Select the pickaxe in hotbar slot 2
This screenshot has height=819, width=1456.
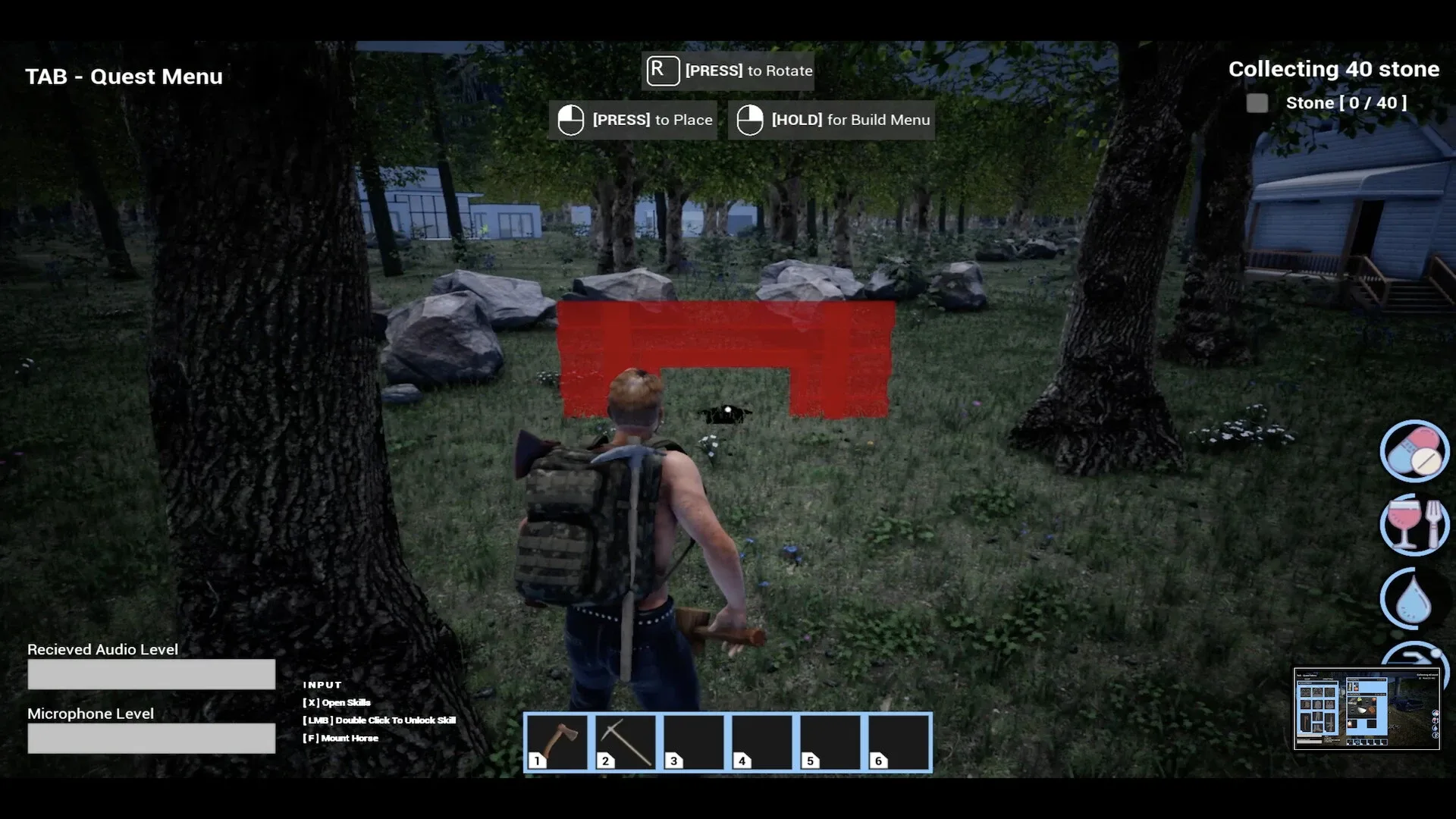click(626, 742)
